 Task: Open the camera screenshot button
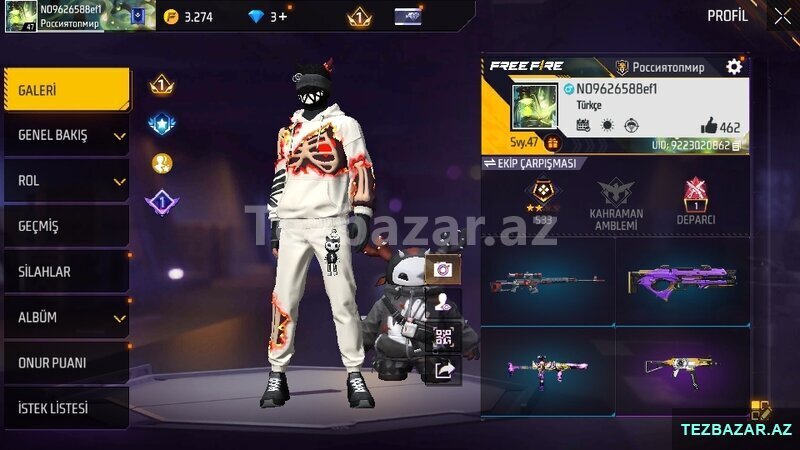pos(443,269)
